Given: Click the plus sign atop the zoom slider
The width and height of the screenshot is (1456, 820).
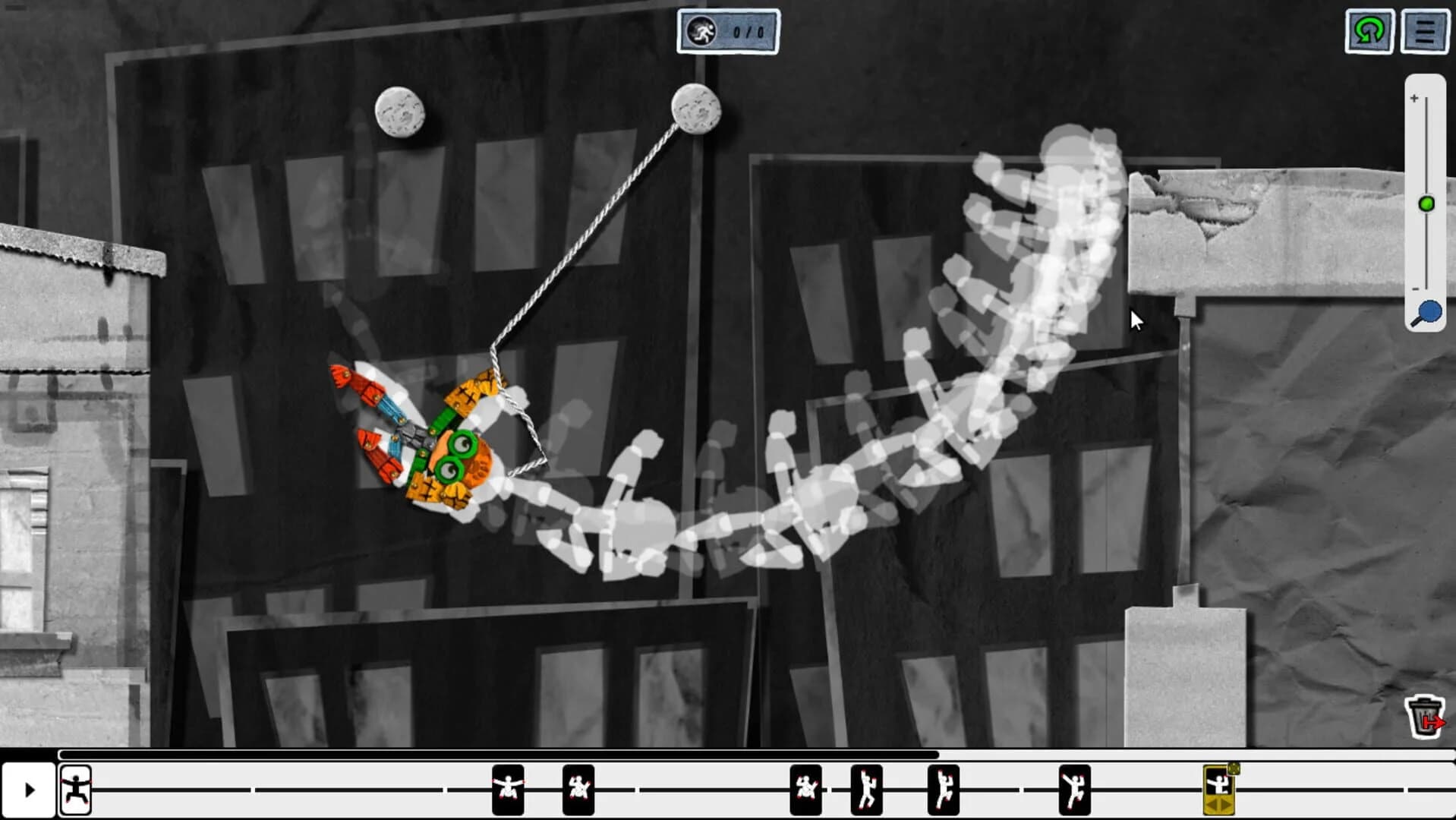Looking at the screenshot, I should point(1414,99).
